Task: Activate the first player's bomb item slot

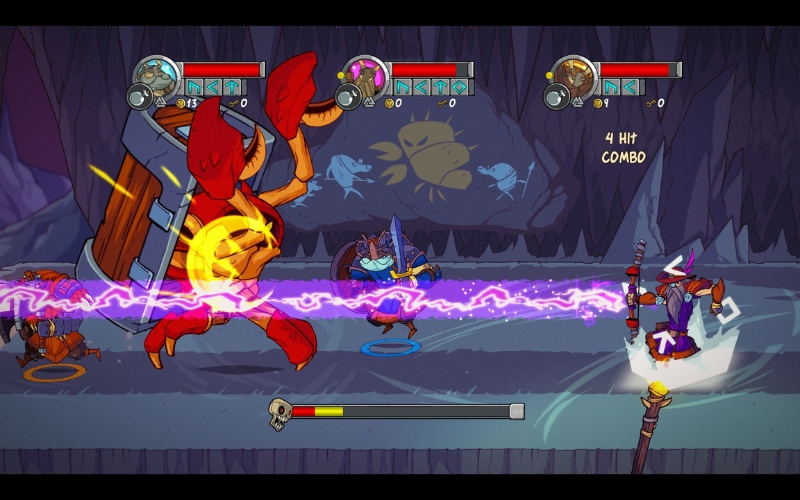Action: pyautogui.click(x=140, y=97)
